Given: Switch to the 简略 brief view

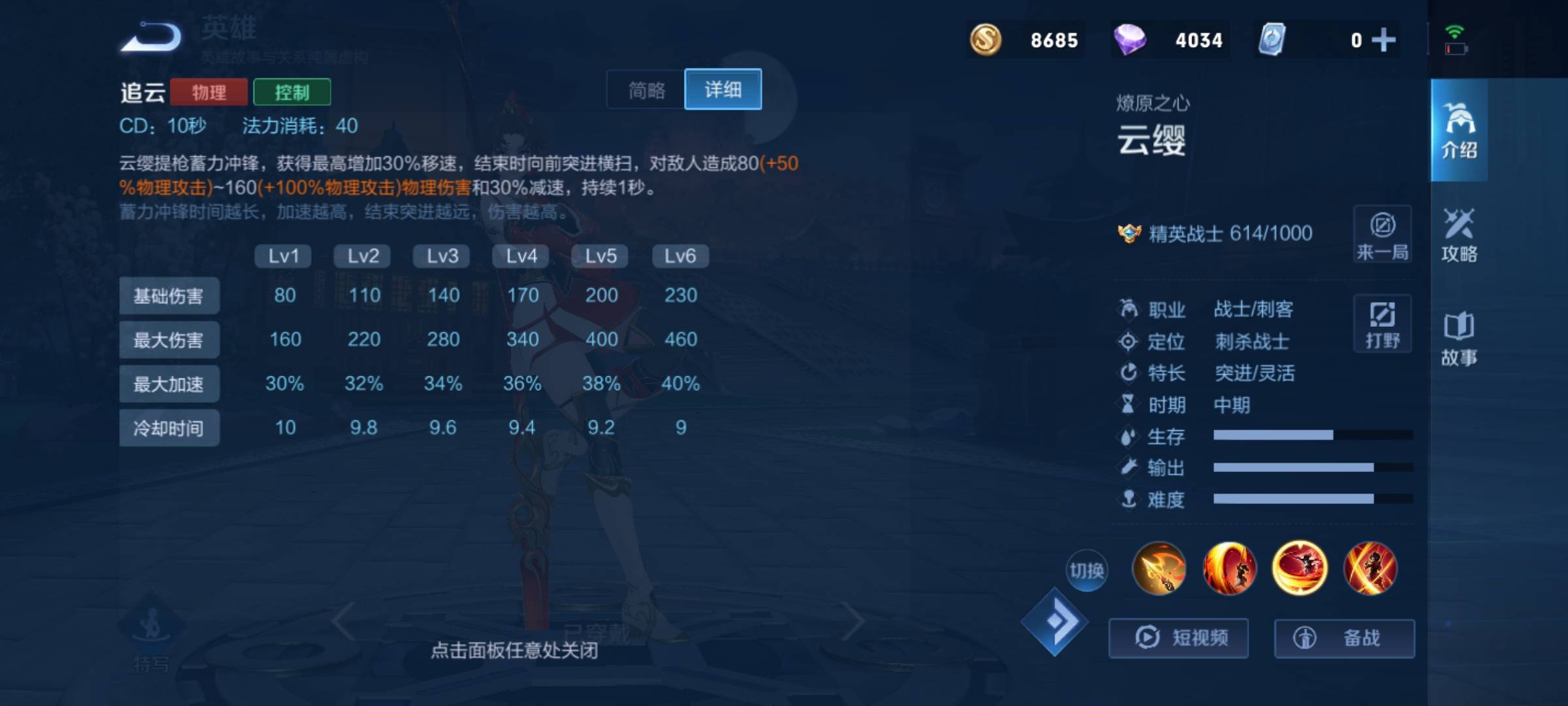Looking at the screenshot, I should (x=646, y=90).
